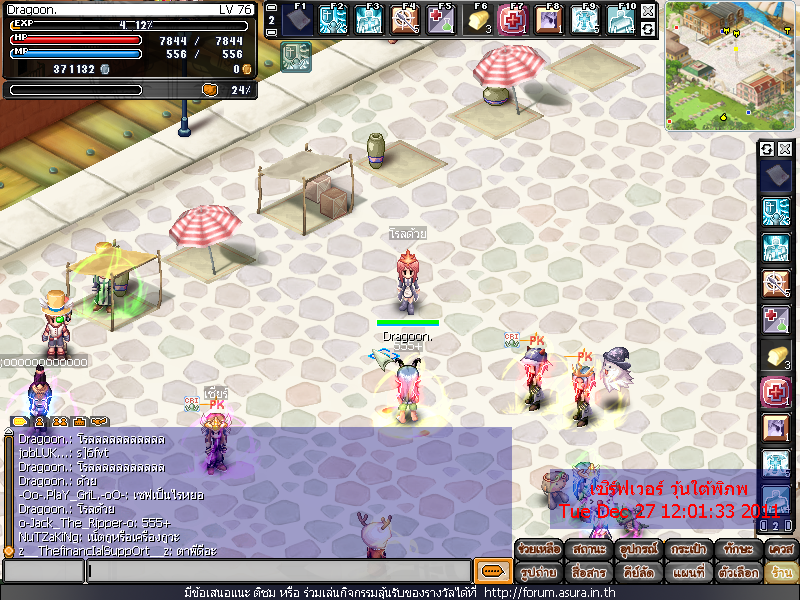Open the ตัวเลือก (options) menu
Viewport: 800px width, 600px height.
pyautogui.click(x=739, y=574)
